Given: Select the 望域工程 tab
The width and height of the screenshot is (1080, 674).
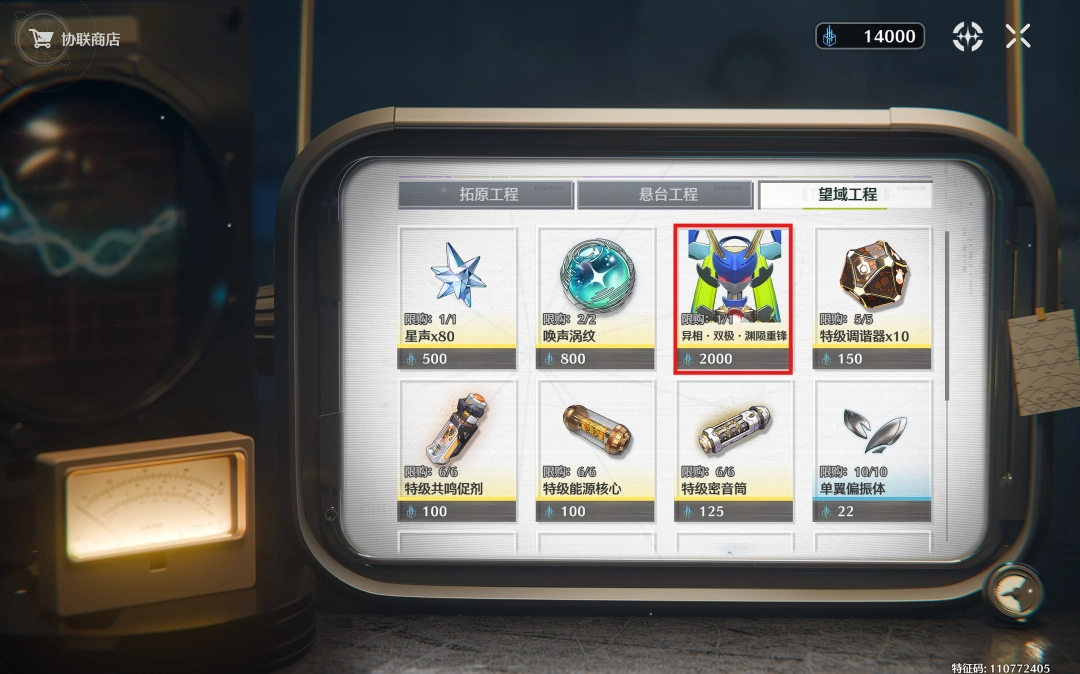Looking at the screenshot, I should pos(846,194).
